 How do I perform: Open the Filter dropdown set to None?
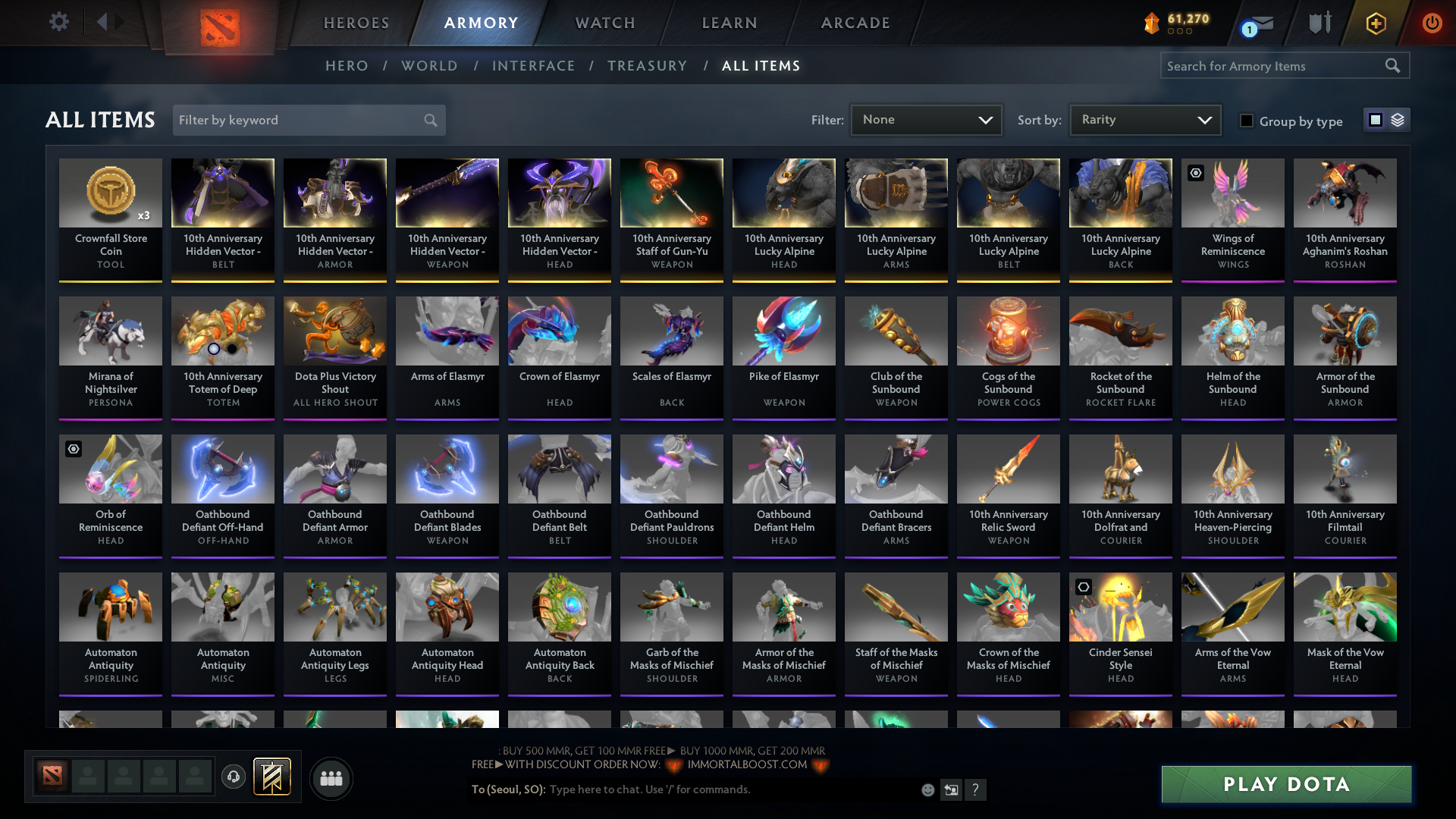pyautogui.click(x=926, y=119)
